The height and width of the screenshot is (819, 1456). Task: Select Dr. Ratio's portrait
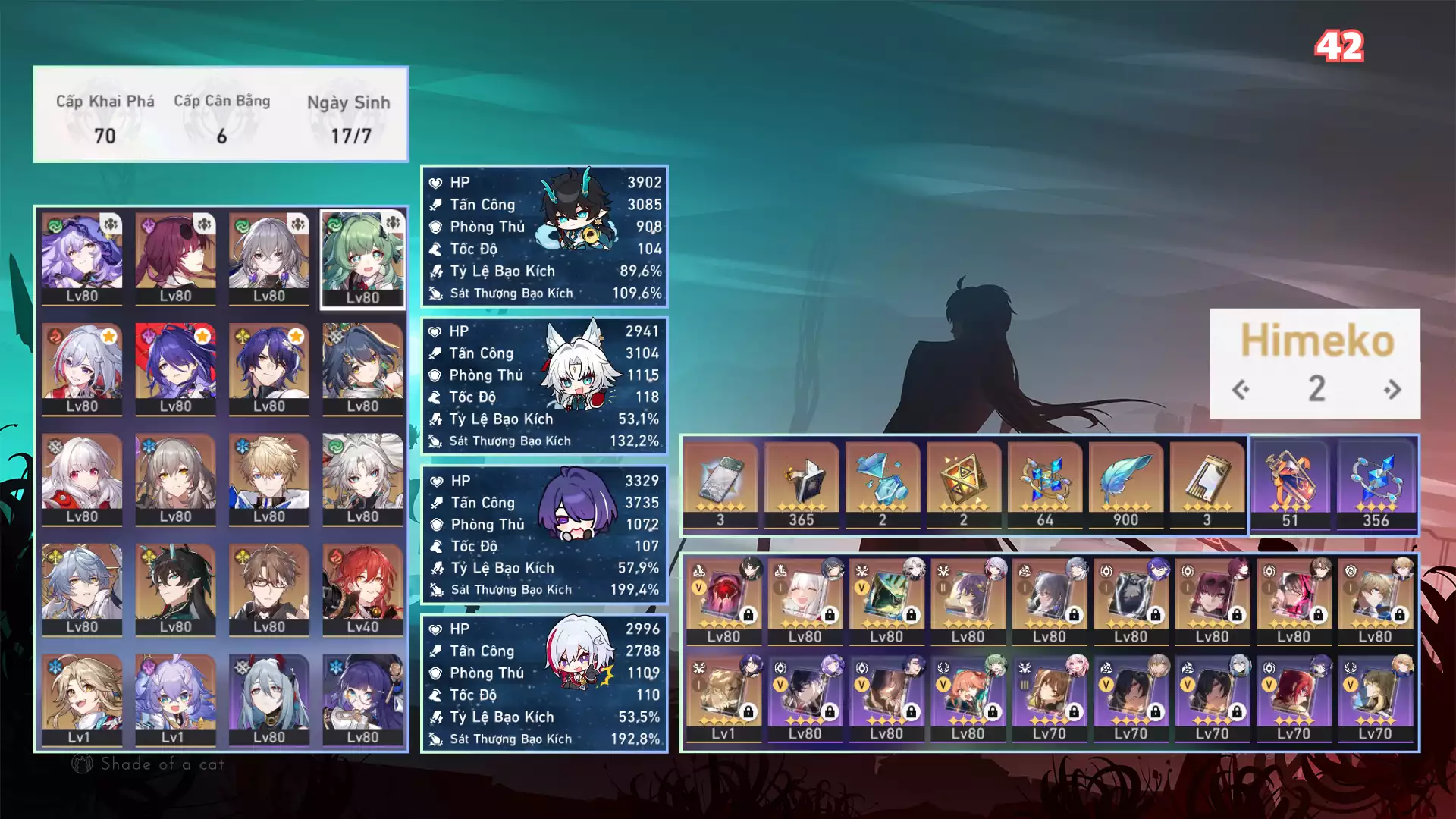[x=269, y=369]
